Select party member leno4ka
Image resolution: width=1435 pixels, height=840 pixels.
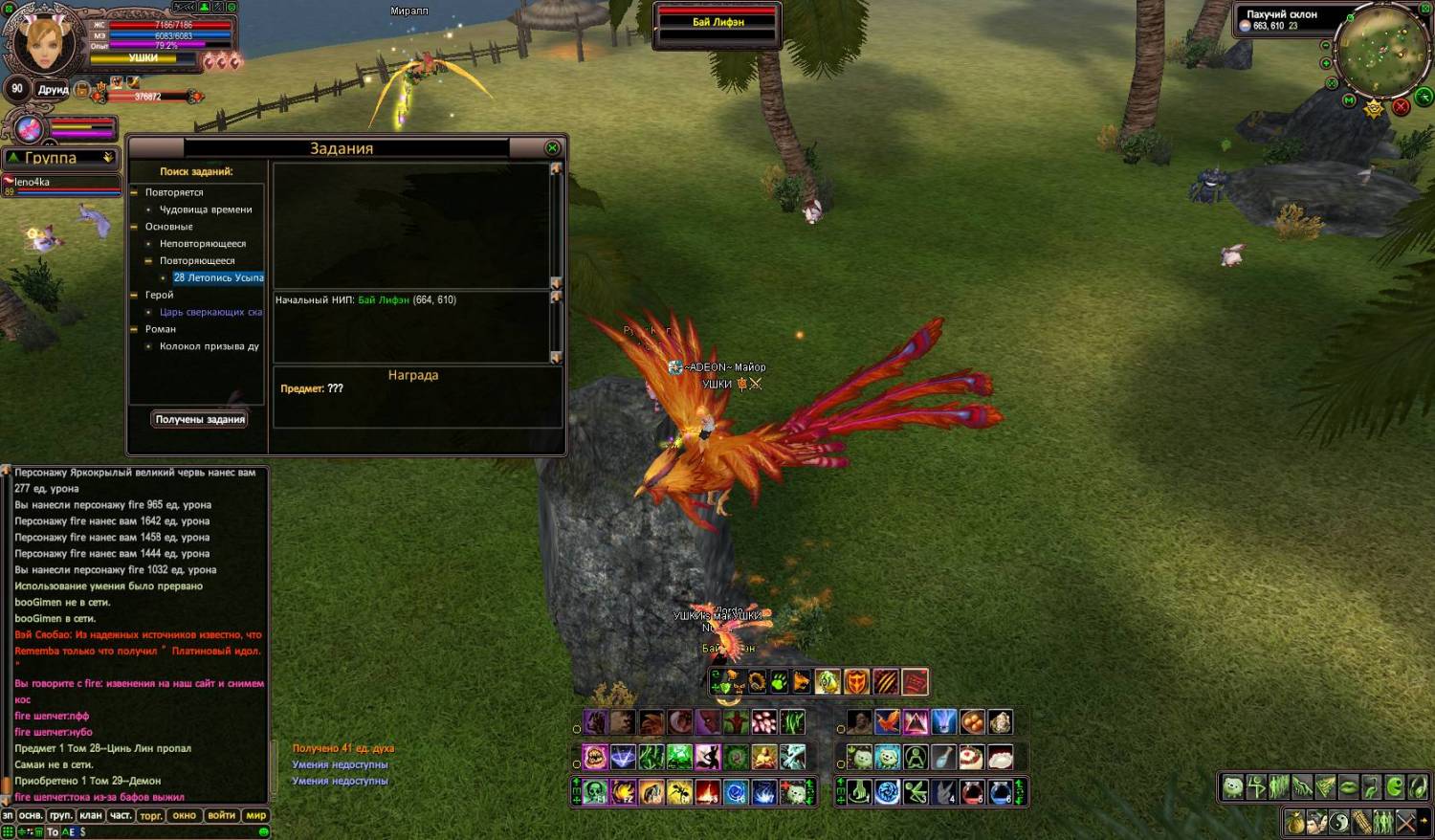[33, 182]
